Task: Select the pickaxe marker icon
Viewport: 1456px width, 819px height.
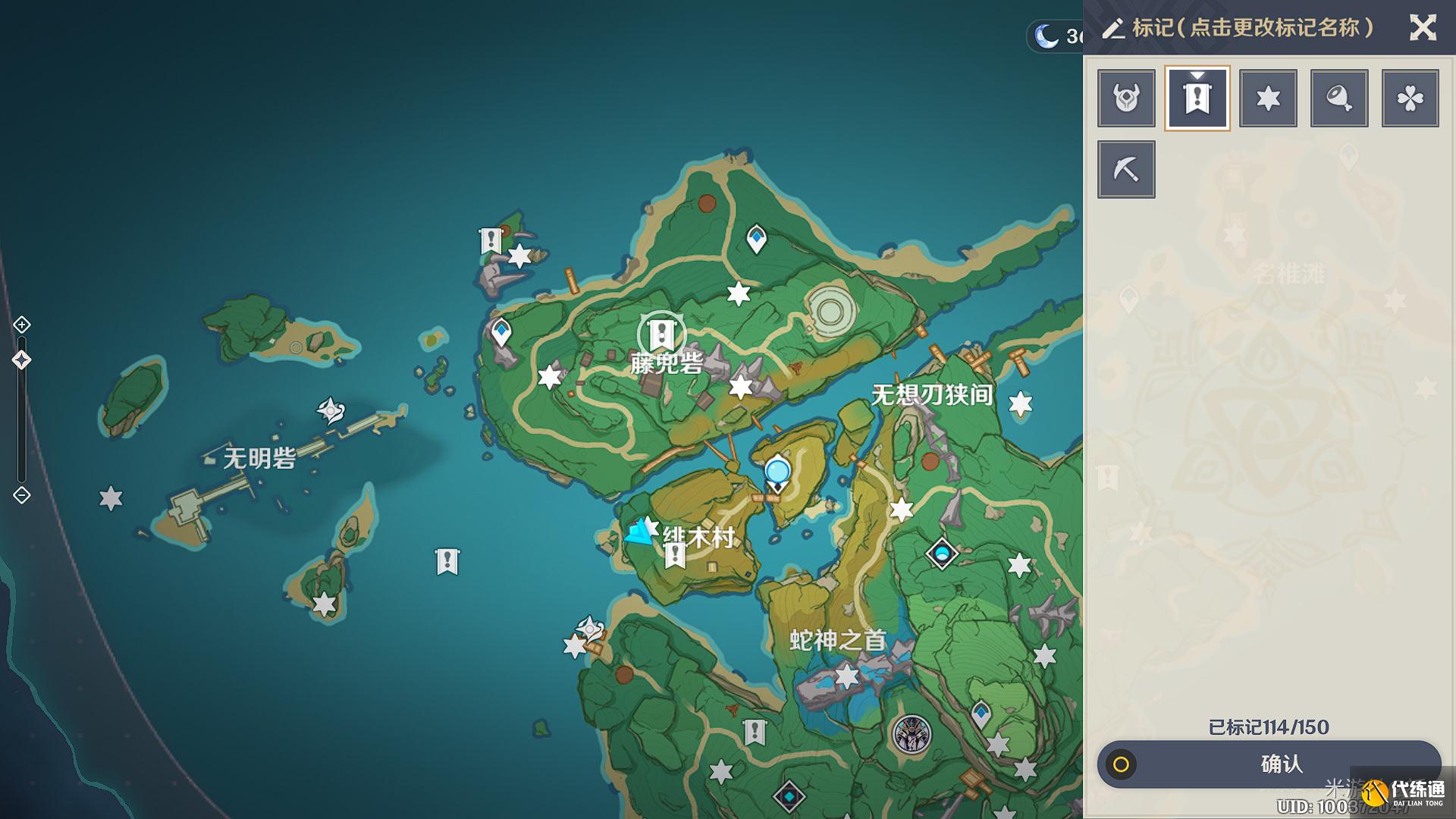Action: click(1126, 169)
